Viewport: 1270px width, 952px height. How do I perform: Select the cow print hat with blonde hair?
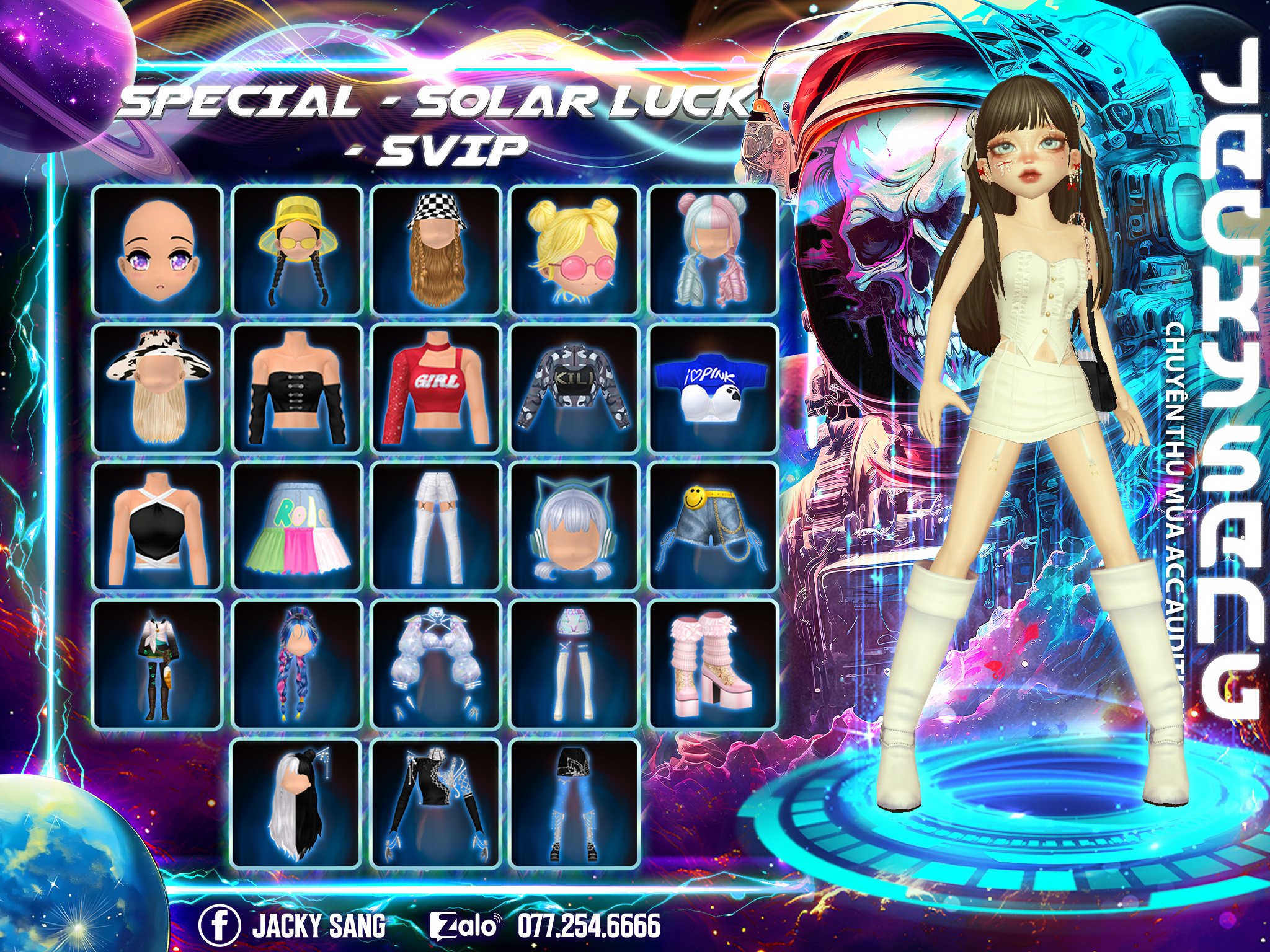tap(158, 389)
